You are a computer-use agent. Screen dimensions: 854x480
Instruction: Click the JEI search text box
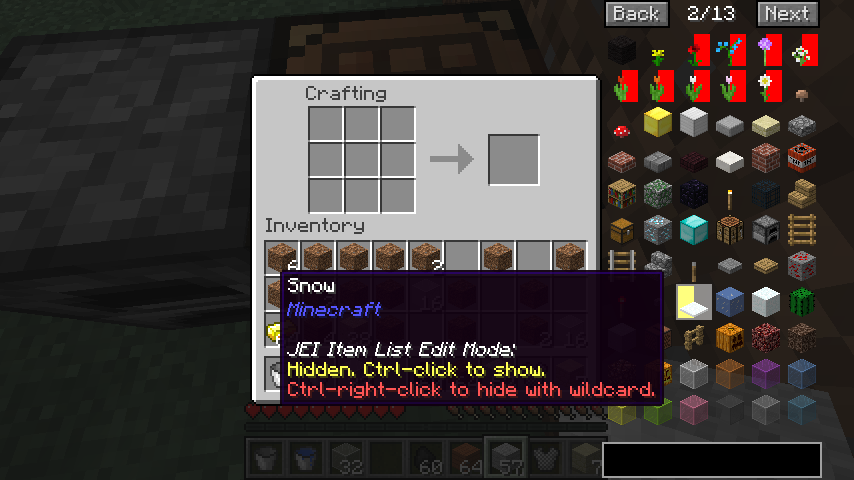(x=711, y=460)
